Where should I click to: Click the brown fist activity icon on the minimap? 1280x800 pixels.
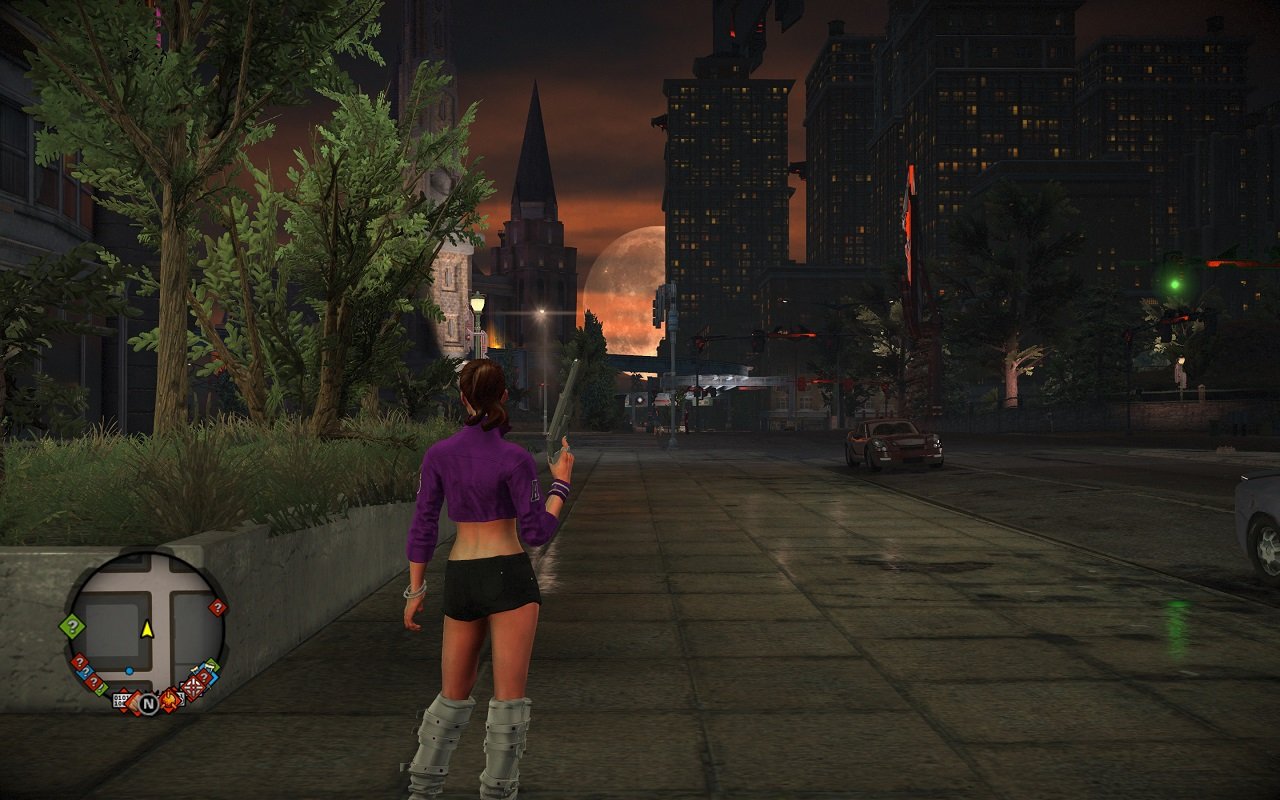134,703
